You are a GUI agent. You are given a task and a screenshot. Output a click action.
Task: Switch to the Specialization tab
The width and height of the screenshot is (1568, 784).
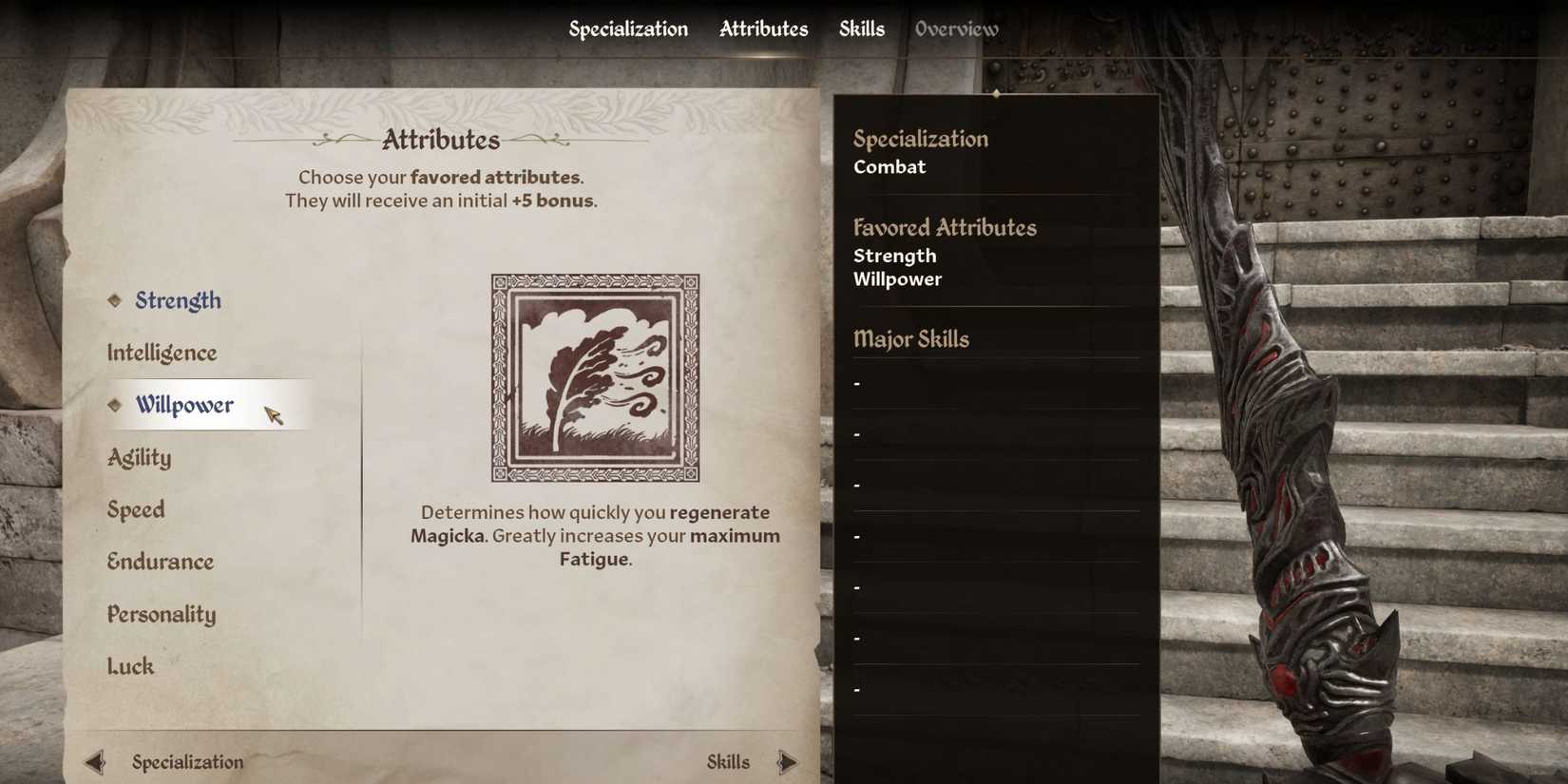628,29
